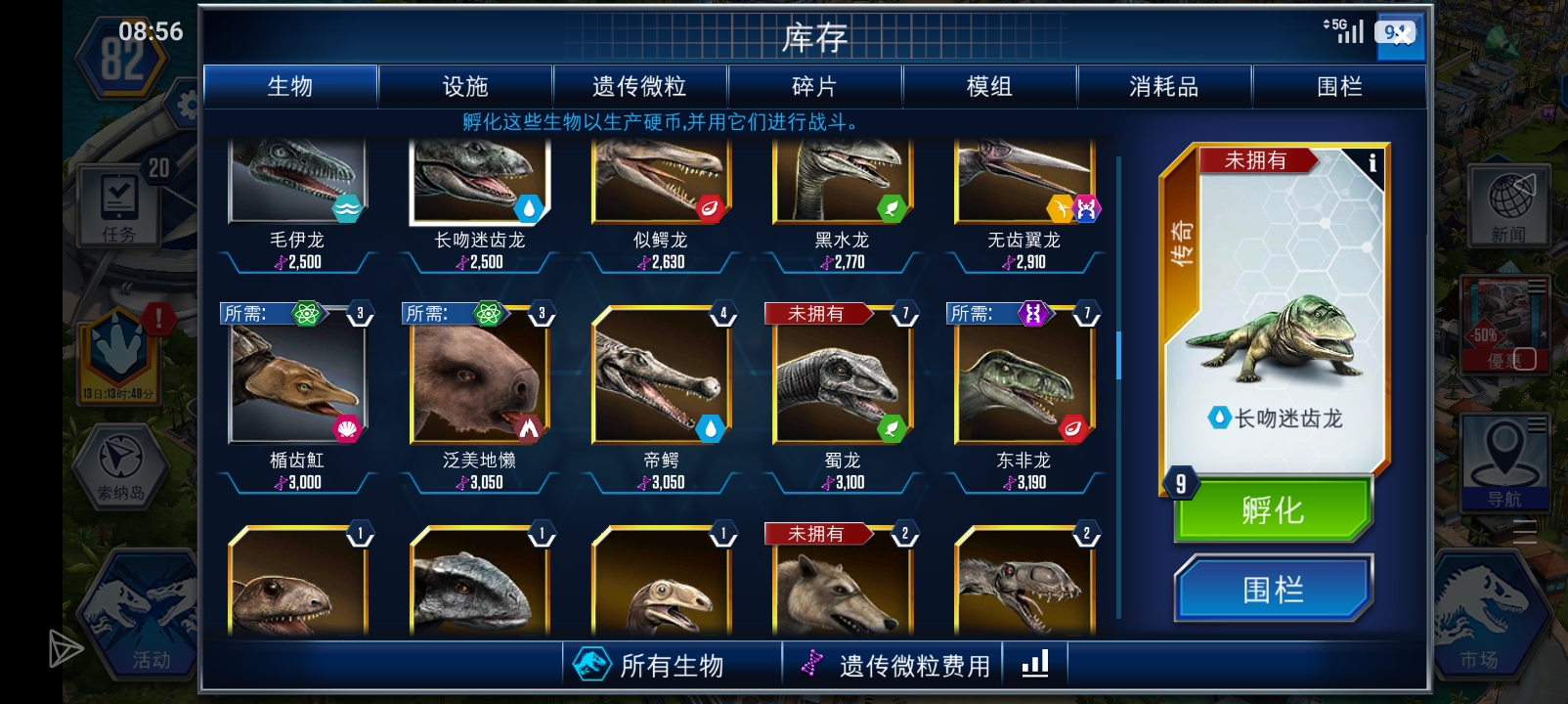Switch to the 消耗品 tab

[1166, 87]
